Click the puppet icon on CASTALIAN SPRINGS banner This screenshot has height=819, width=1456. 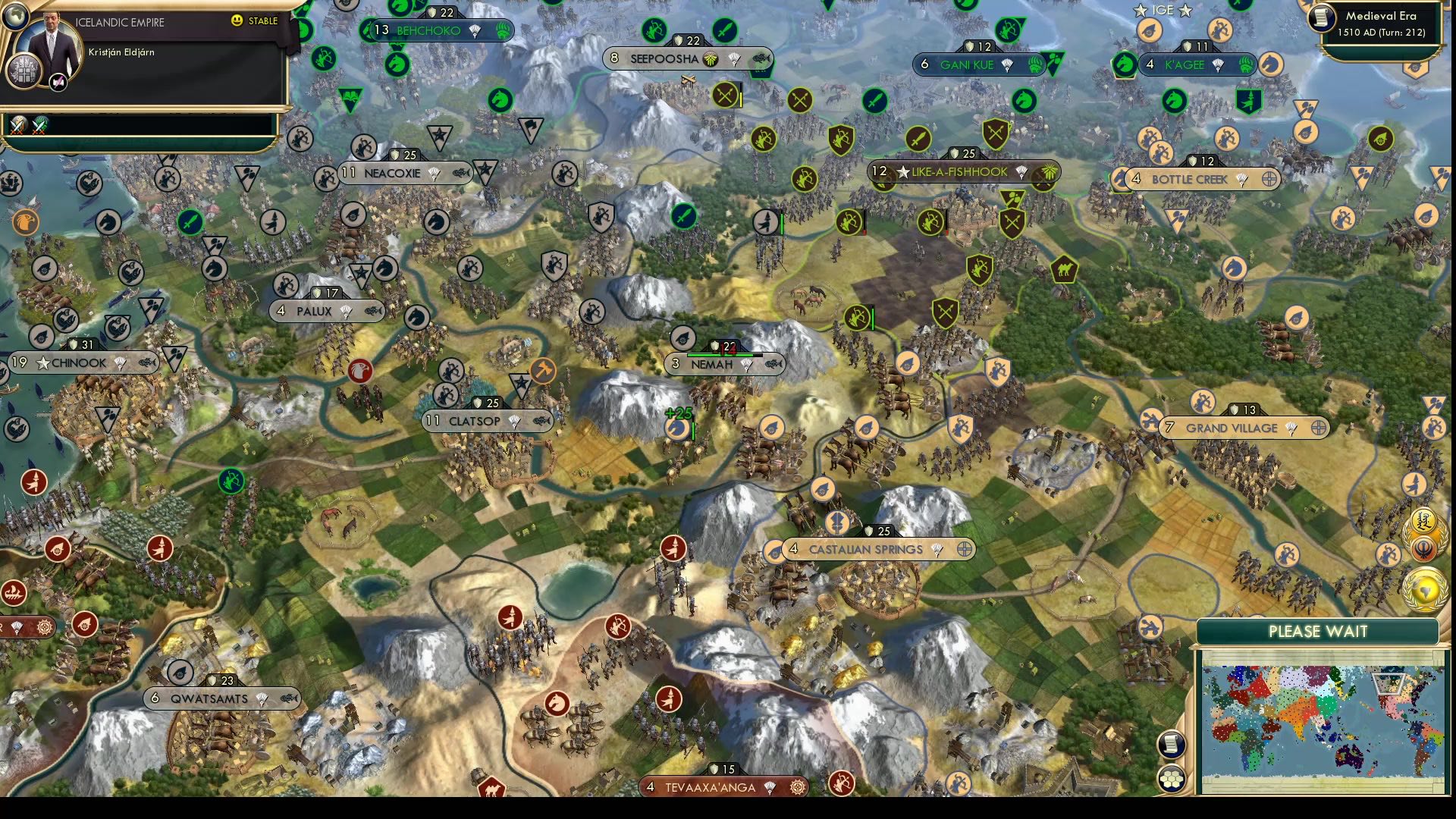[964, 550]
